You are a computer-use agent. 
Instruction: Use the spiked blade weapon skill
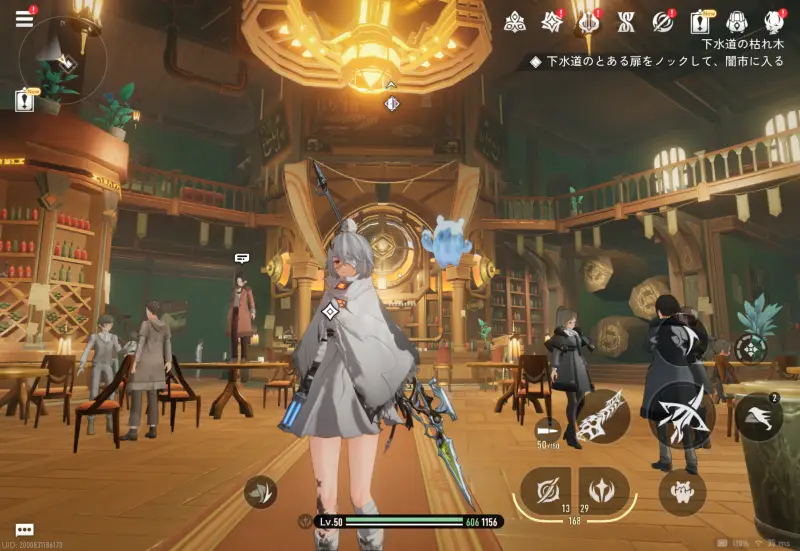tap(602, 414)
